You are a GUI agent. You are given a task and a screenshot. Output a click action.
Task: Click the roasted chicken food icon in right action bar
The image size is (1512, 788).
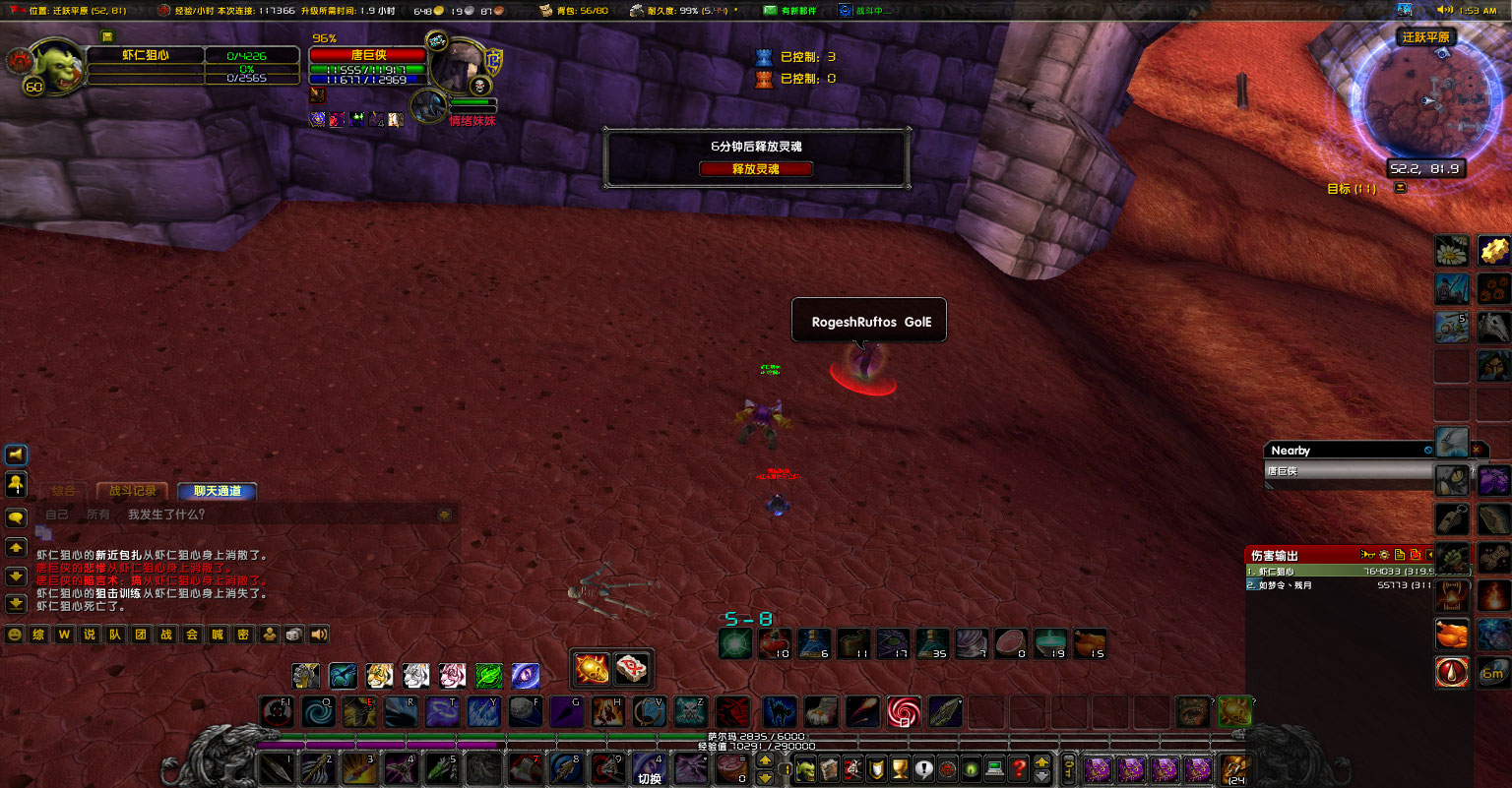tap(1451, 635)
